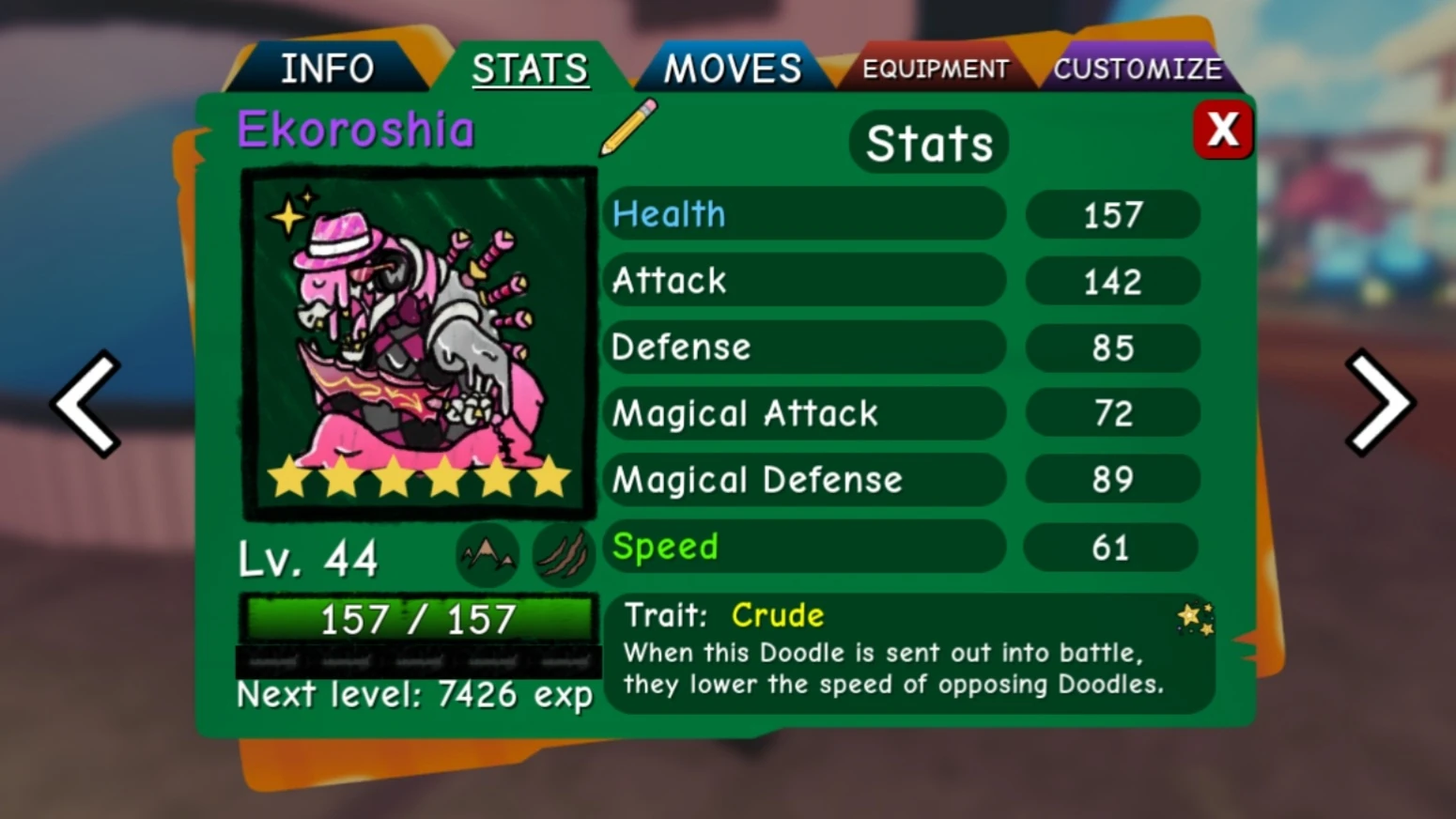Image resolution: width=1456 pixels, height=819 pixels.
Task: Click the left arrow to view previous Doodle
Action: click(83, 402)
